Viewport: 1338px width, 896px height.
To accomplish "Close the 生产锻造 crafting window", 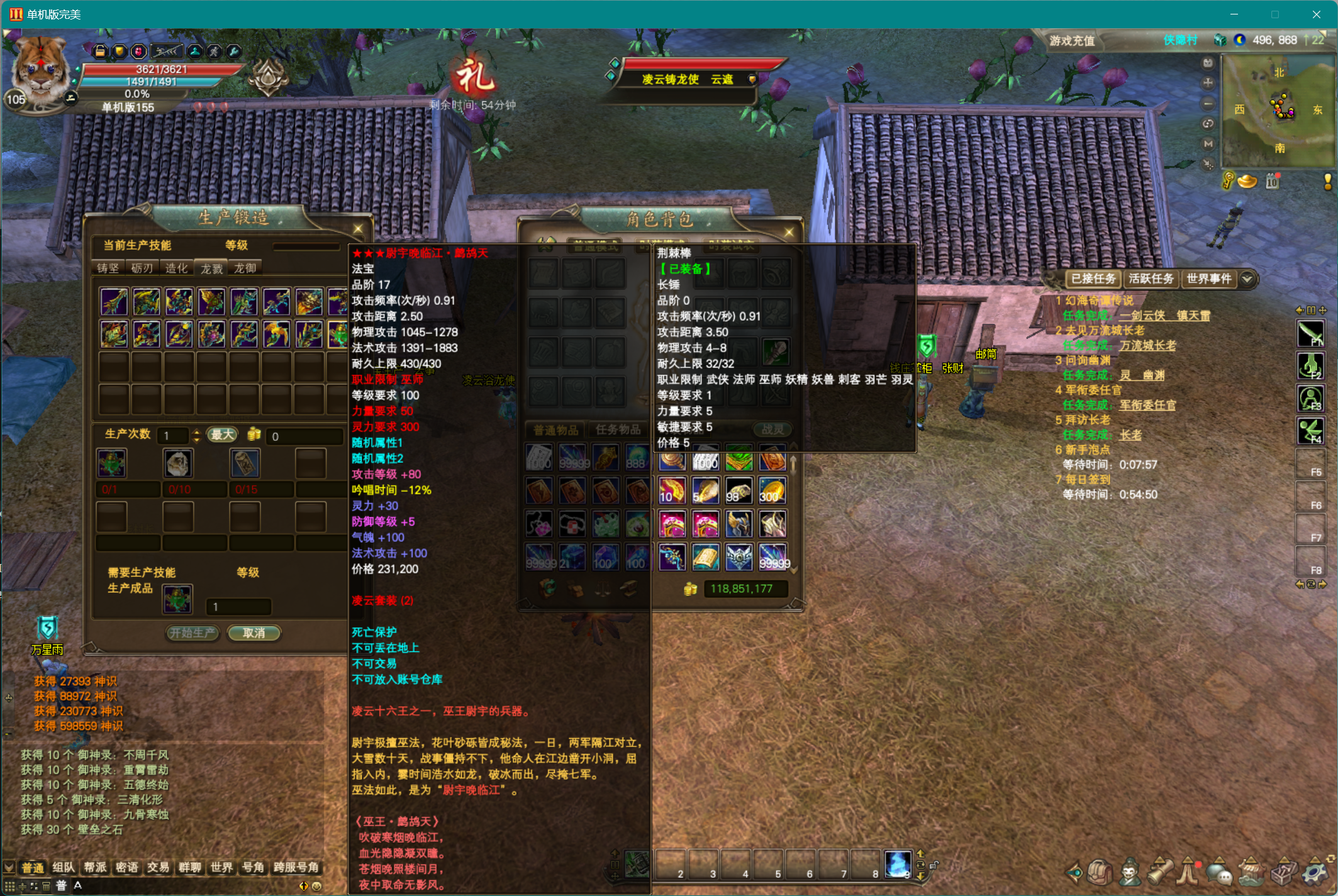I will (358, 229).
